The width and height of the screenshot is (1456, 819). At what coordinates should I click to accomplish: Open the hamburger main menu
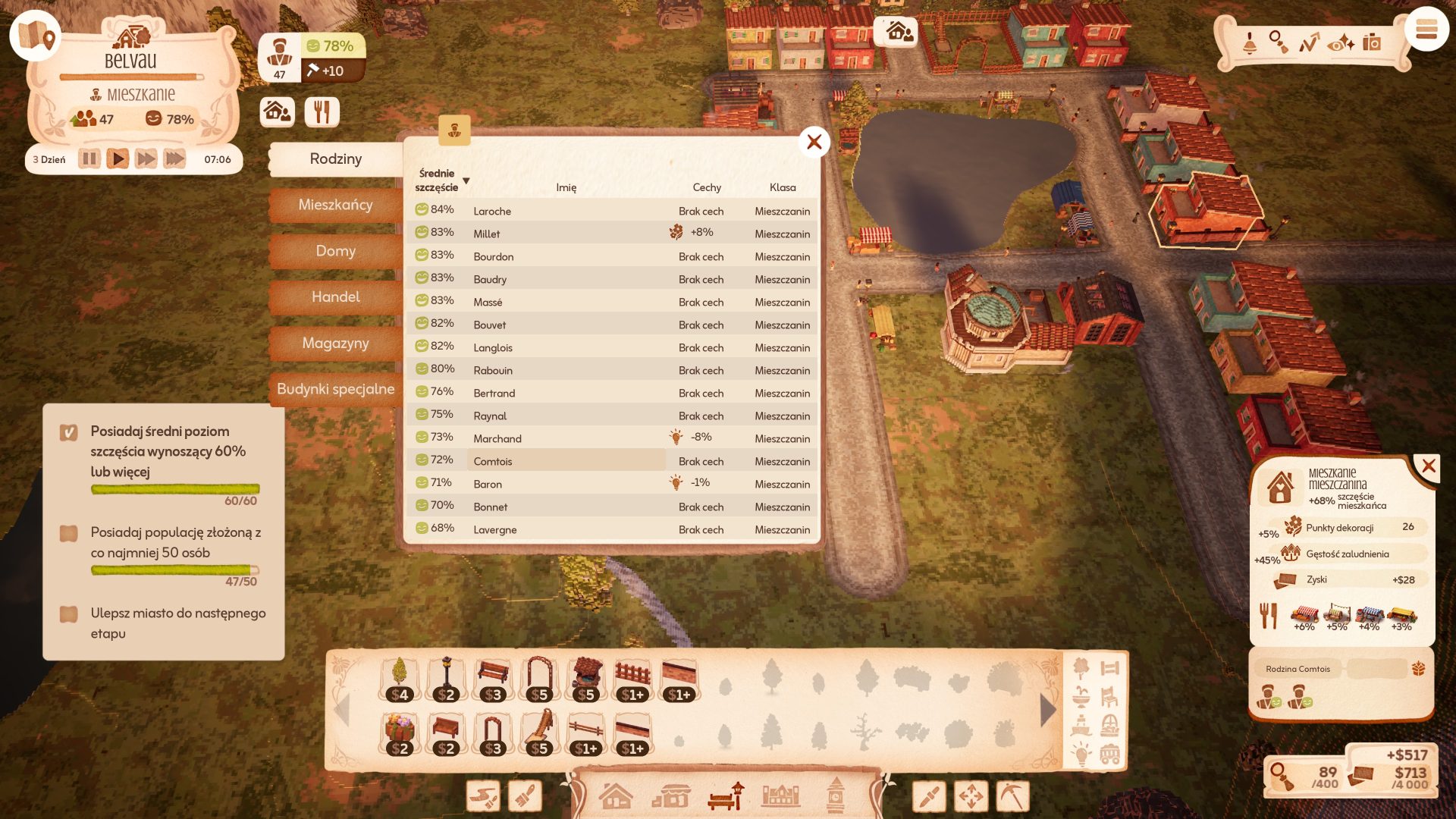coord(1426,30)
